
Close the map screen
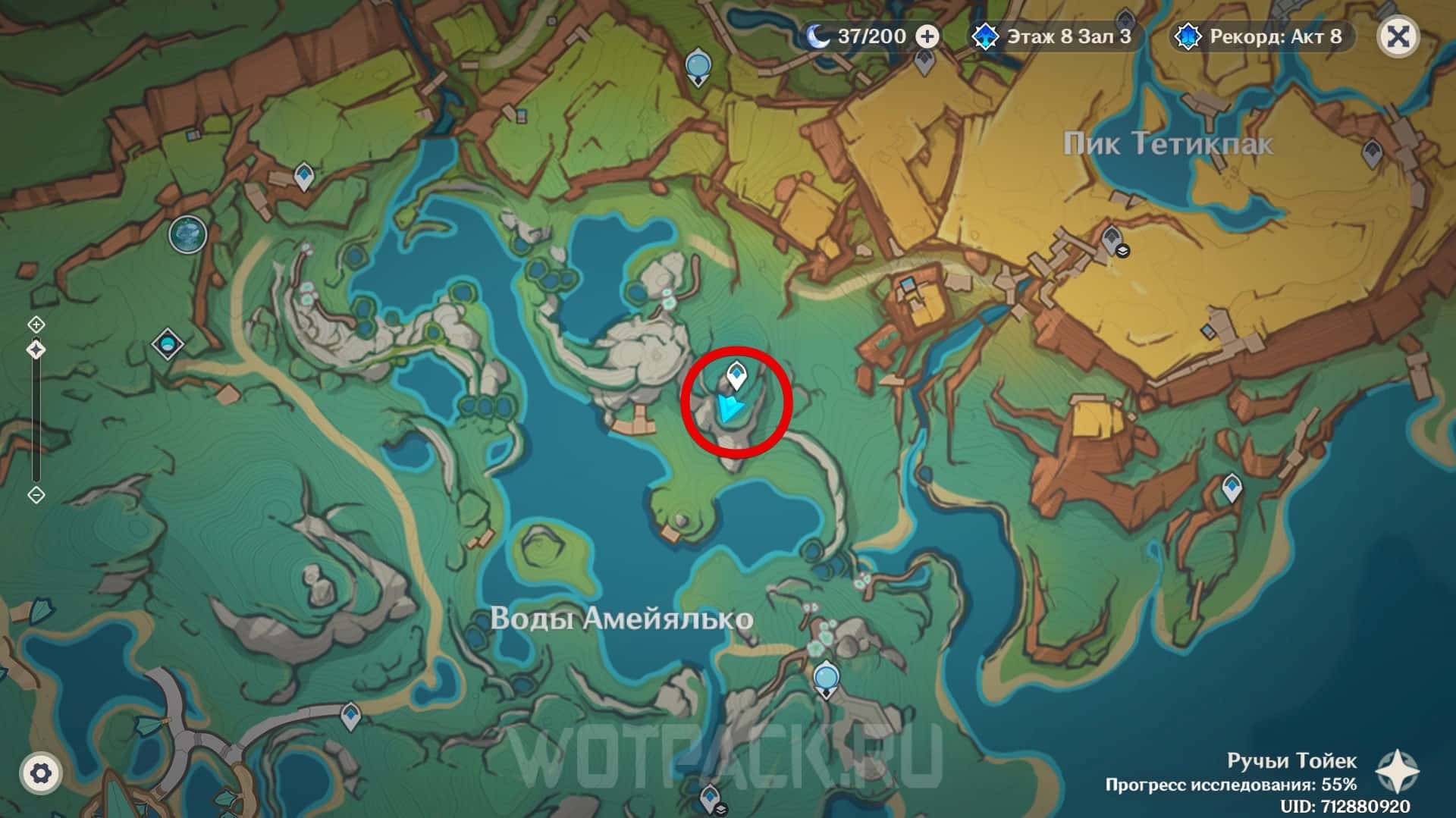point(1398,36)
